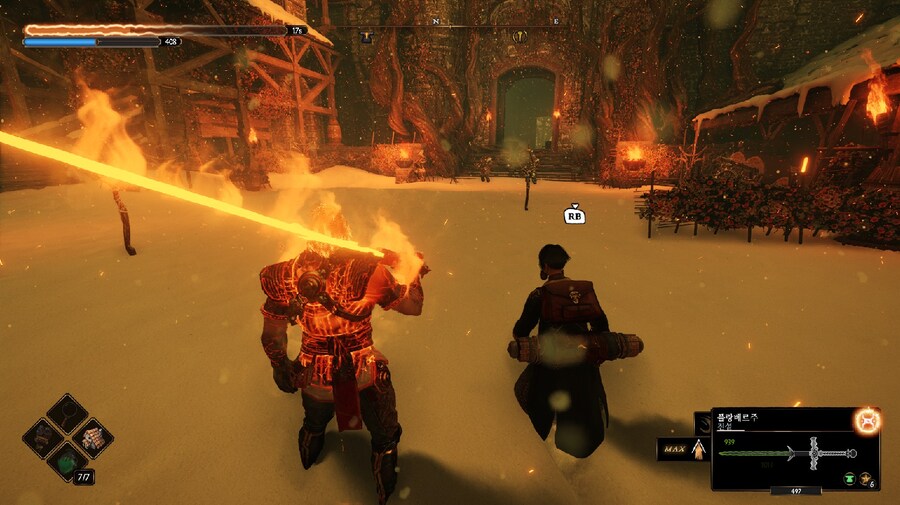Select the dark gauntlet quick slot
Image resolution: width=900 pixels, height=505 pixels.
pyautogui.click(x=42, y=437)
